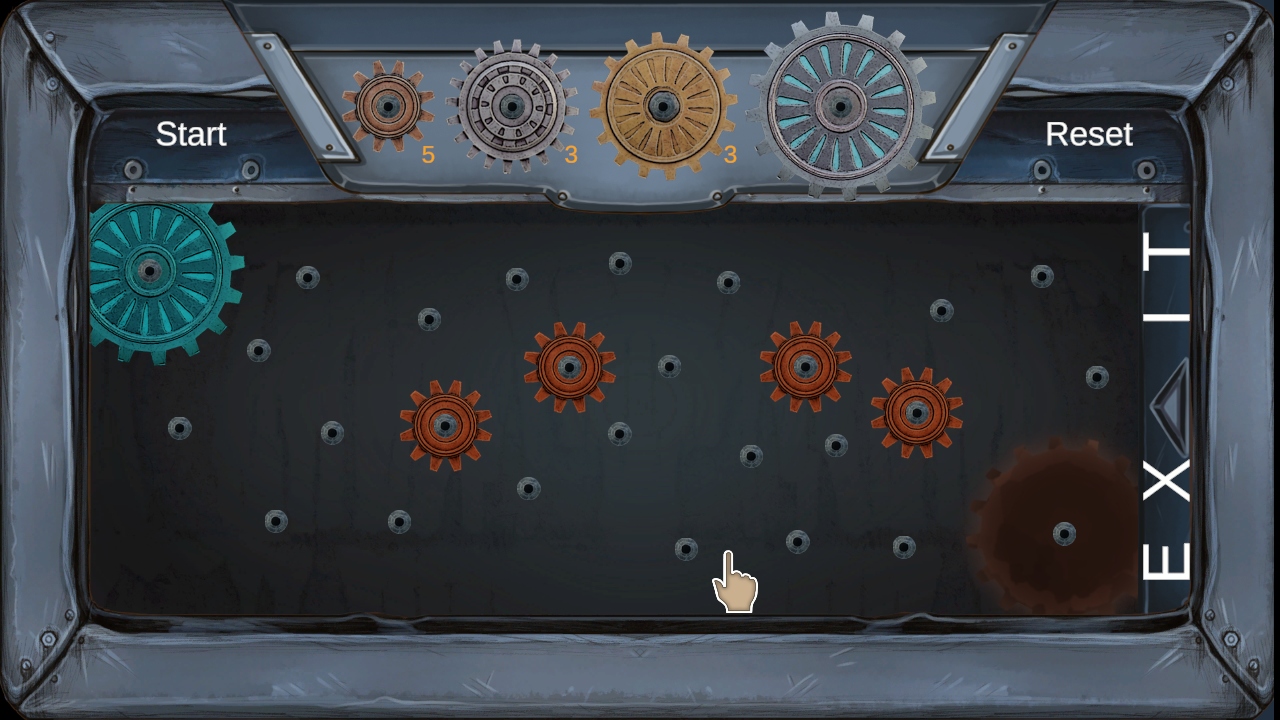
Task: Click the quantity 3 beside the gold gear
Action: [x=731, y=156]
